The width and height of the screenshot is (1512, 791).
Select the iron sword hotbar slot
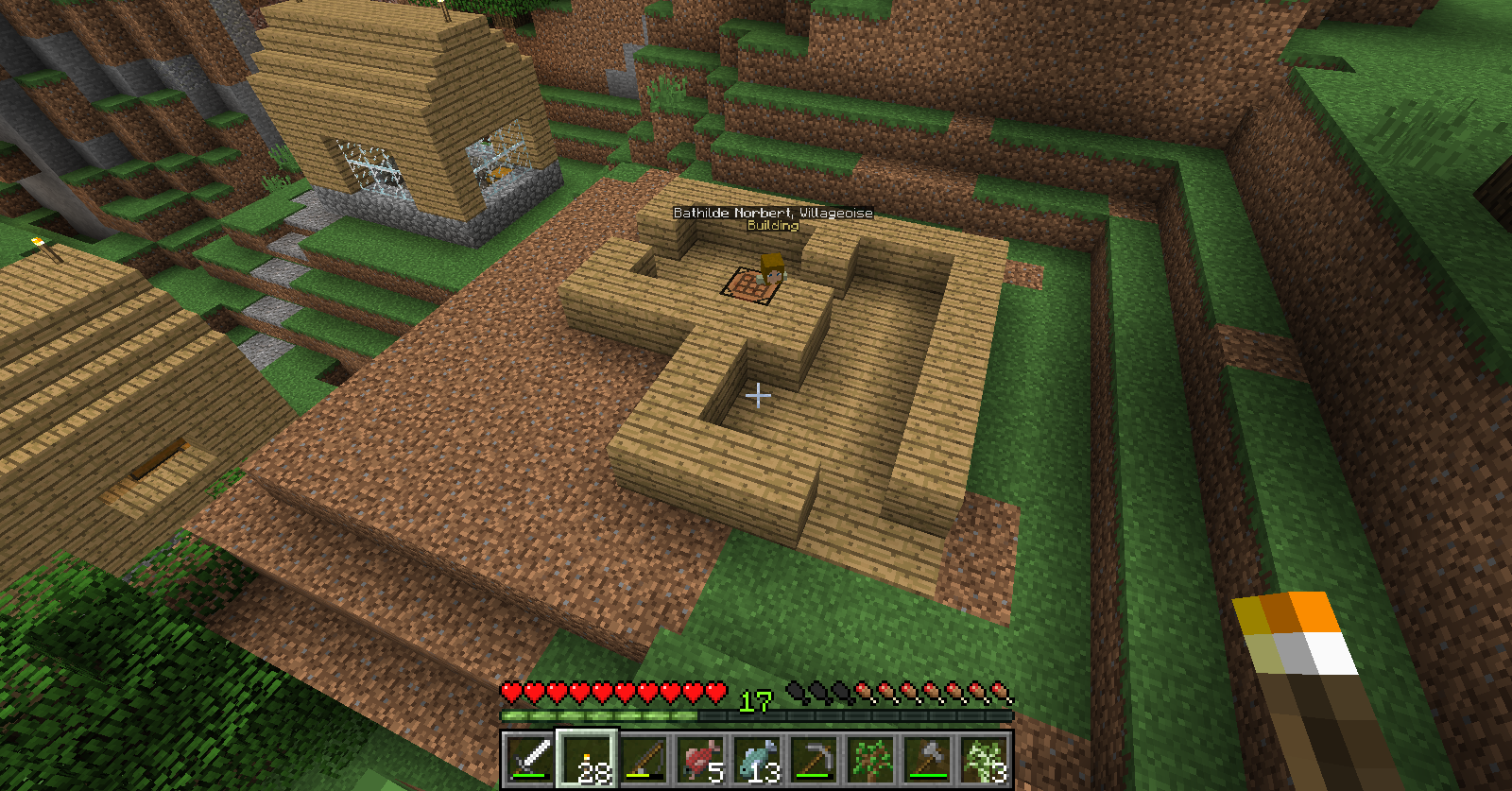530,759
